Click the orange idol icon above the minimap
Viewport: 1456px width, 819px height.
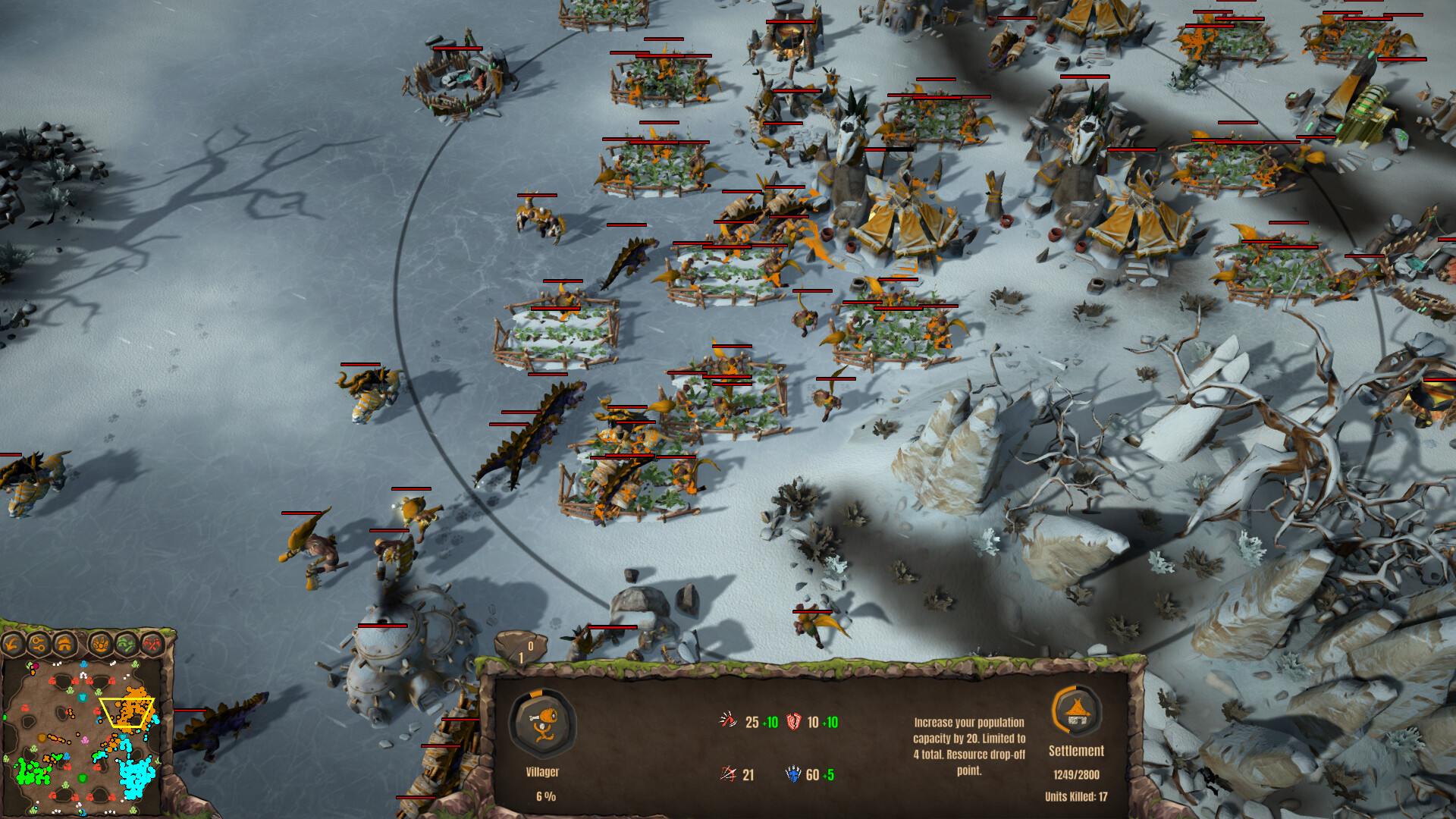click(101, 645)
